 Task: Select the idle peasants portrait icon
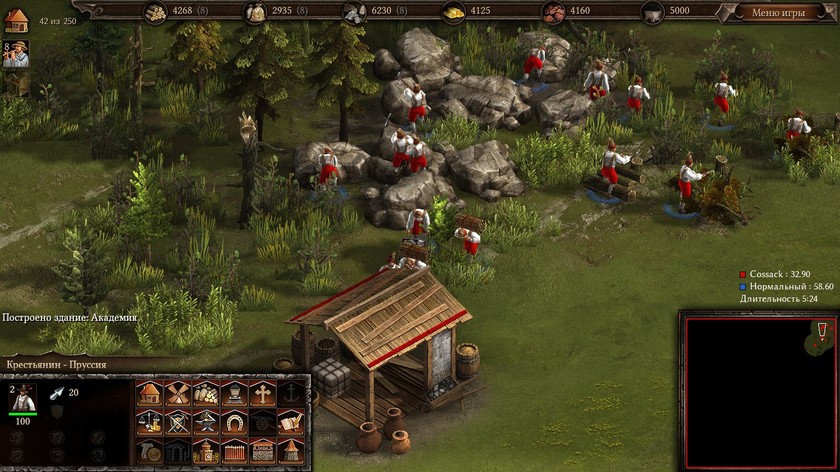point(15,54)
